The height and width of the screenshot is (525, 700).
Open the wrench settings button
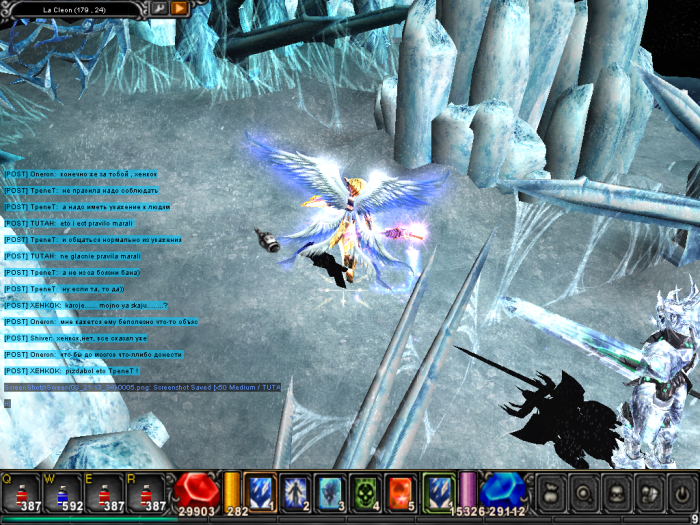click(158, 8)
